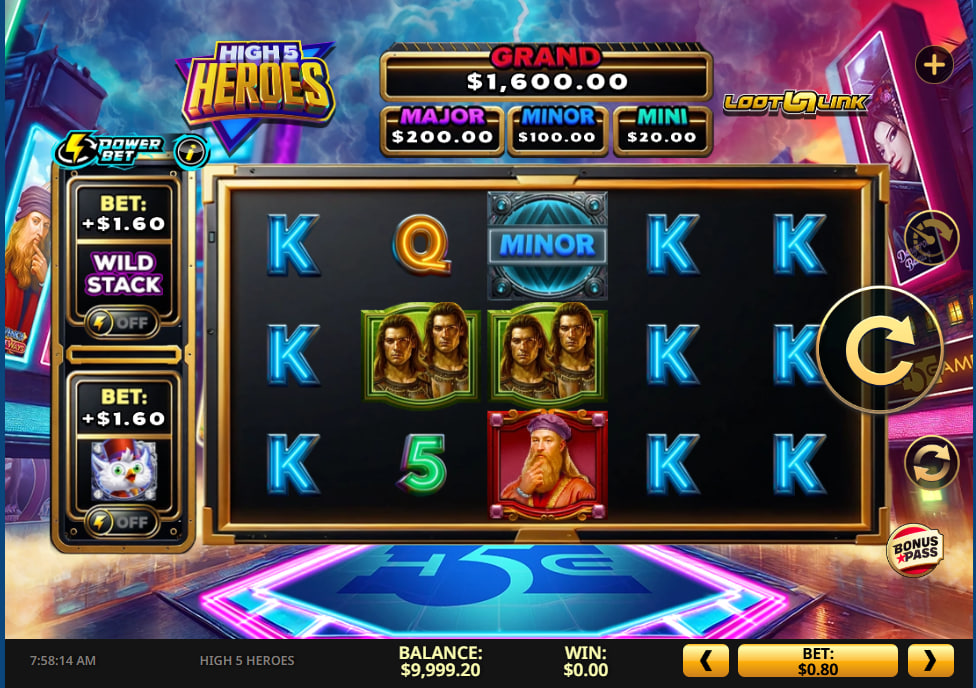Open the plus menu button
976x688 pixels.
[934, 66]
